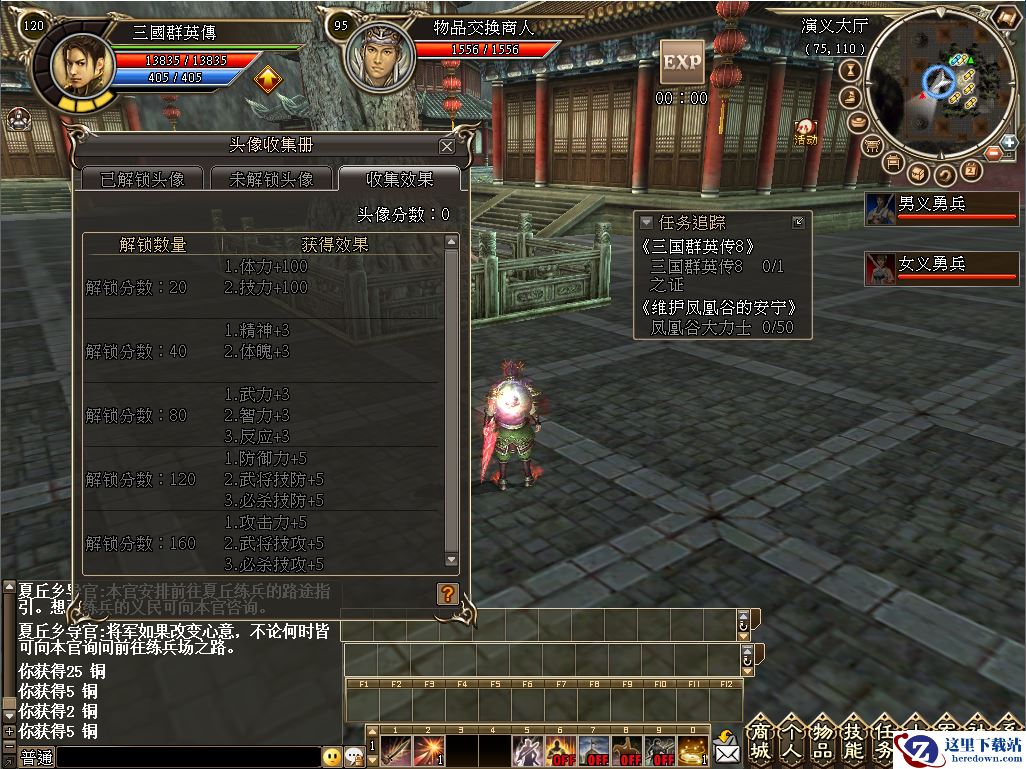Open the 未解锁头像 tab

271,179
